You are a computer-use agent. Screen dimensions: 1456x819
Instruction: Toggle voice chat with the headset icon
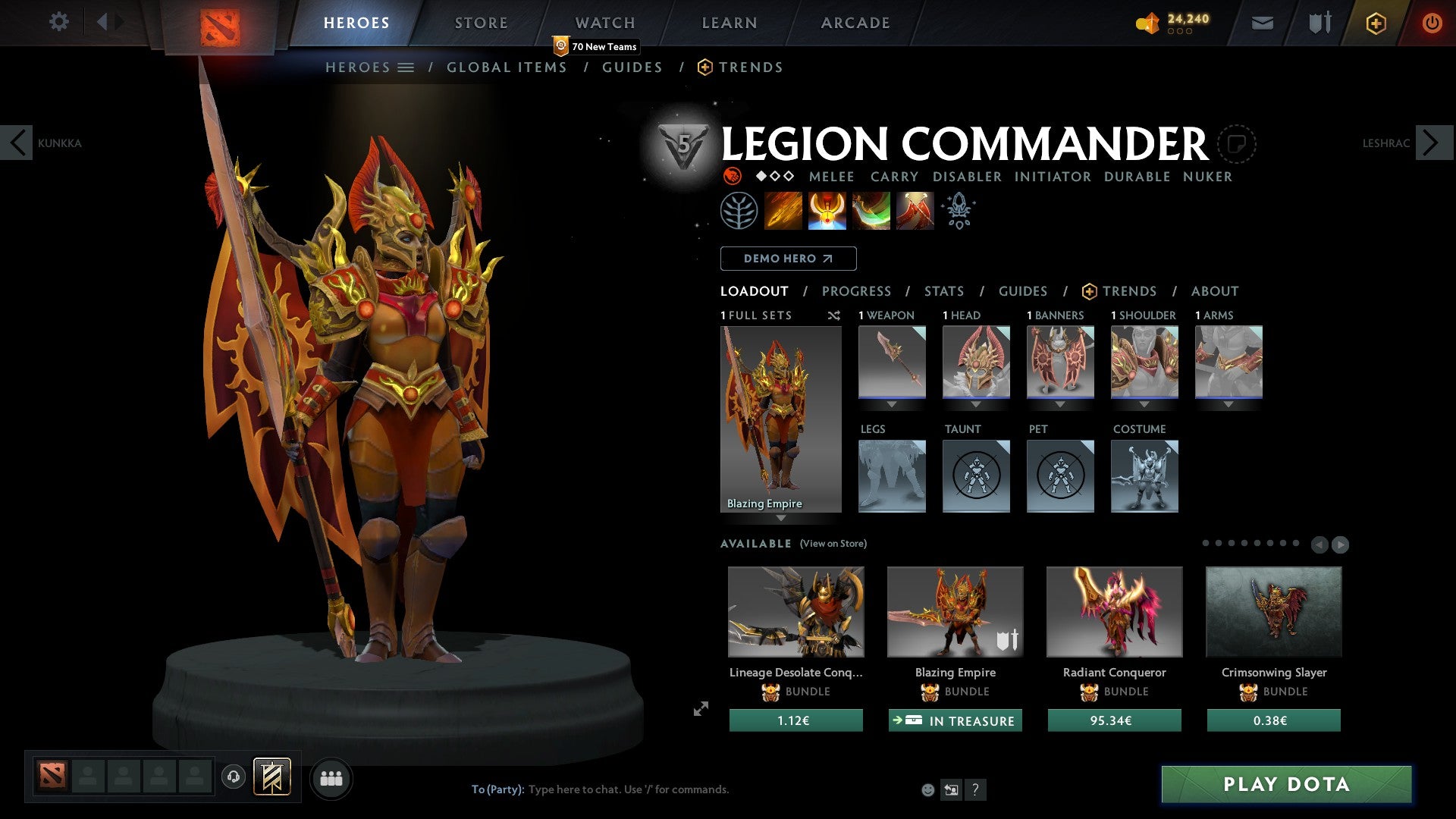pos(234,777)
